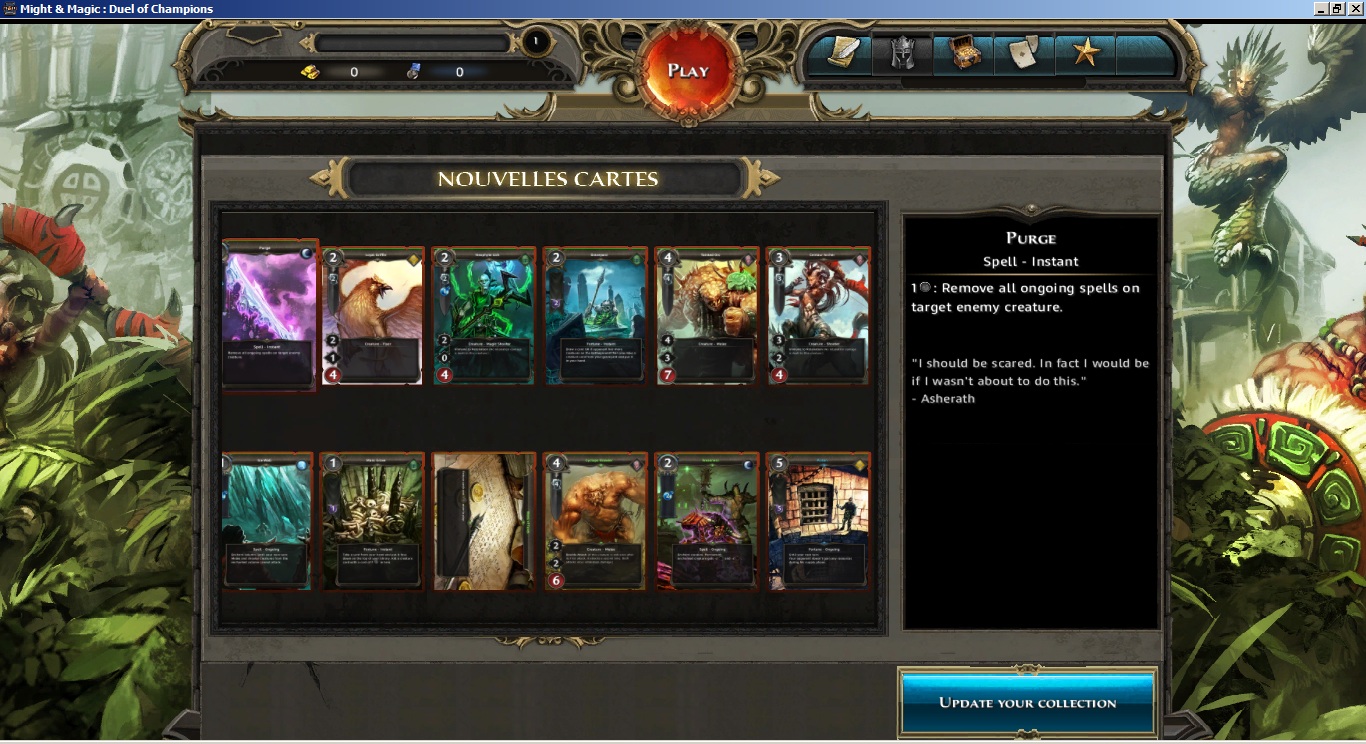This screenshot has width=1366, height=744.
Task: Select the graveyard fortune card
Action: [596, 315]
